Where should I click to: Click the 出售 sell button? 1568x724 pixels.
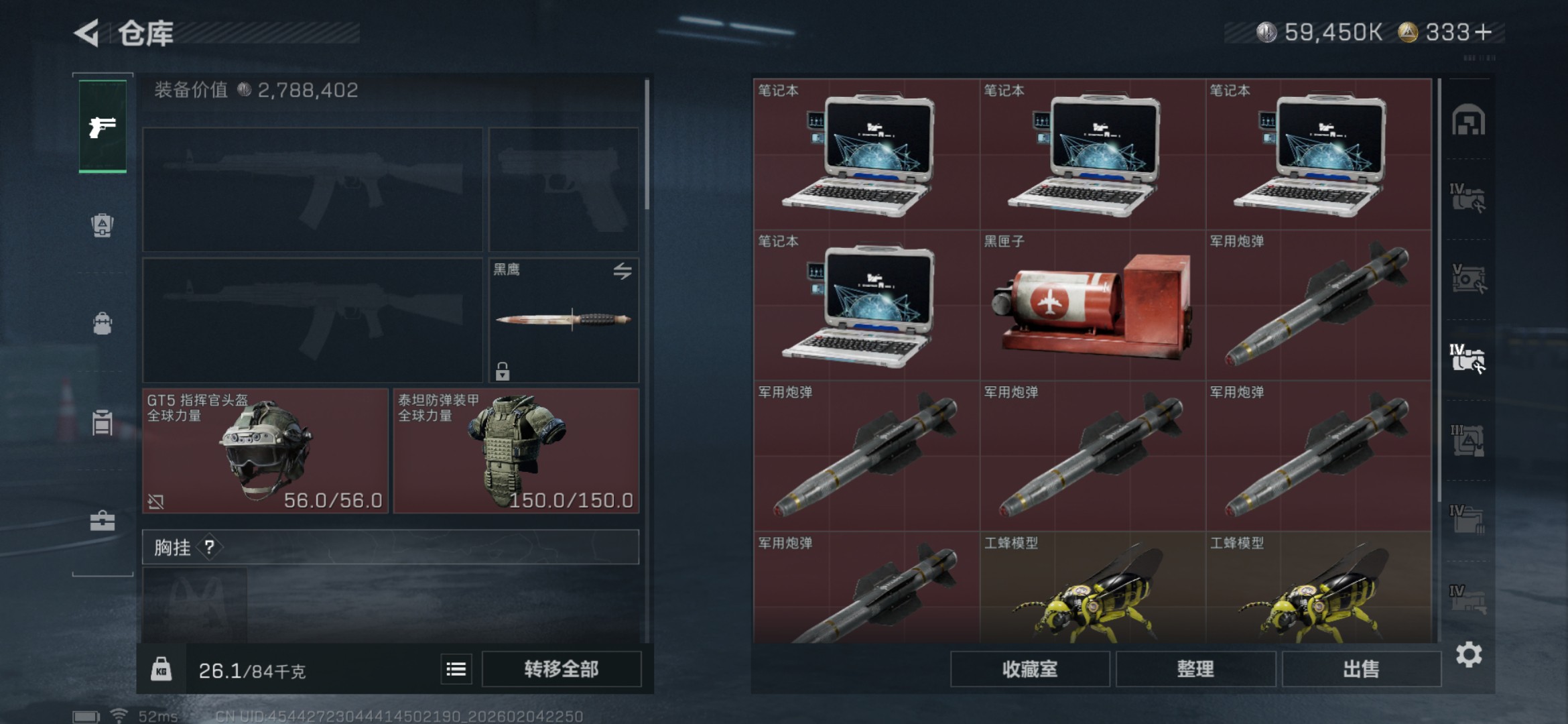[1362, 668]
